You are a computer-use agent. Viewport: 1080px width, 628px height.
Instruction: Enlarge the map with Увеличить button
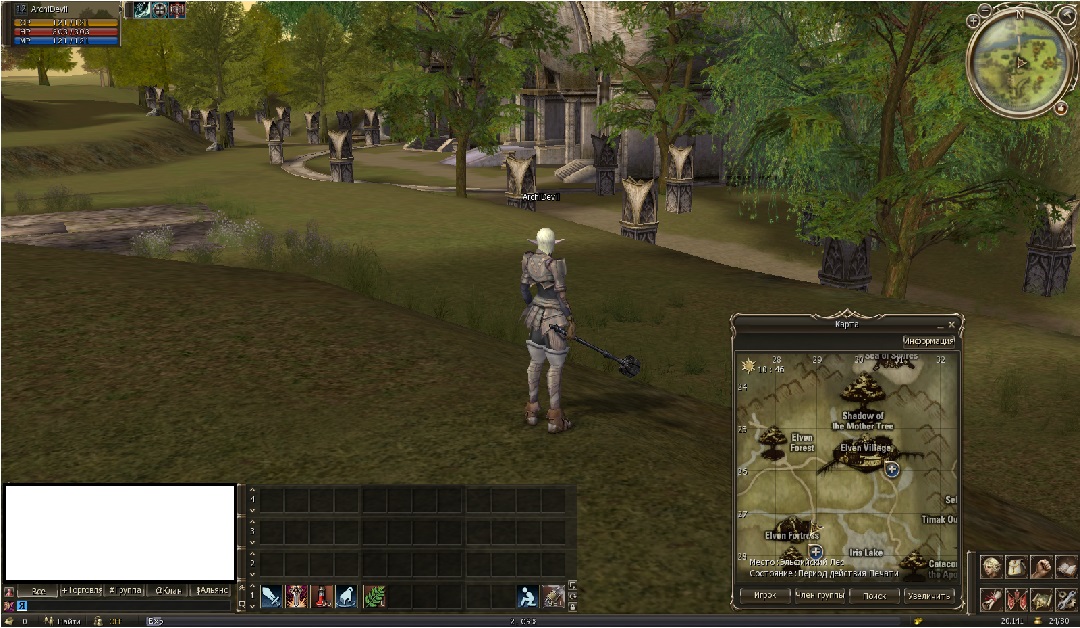point(929,596)
